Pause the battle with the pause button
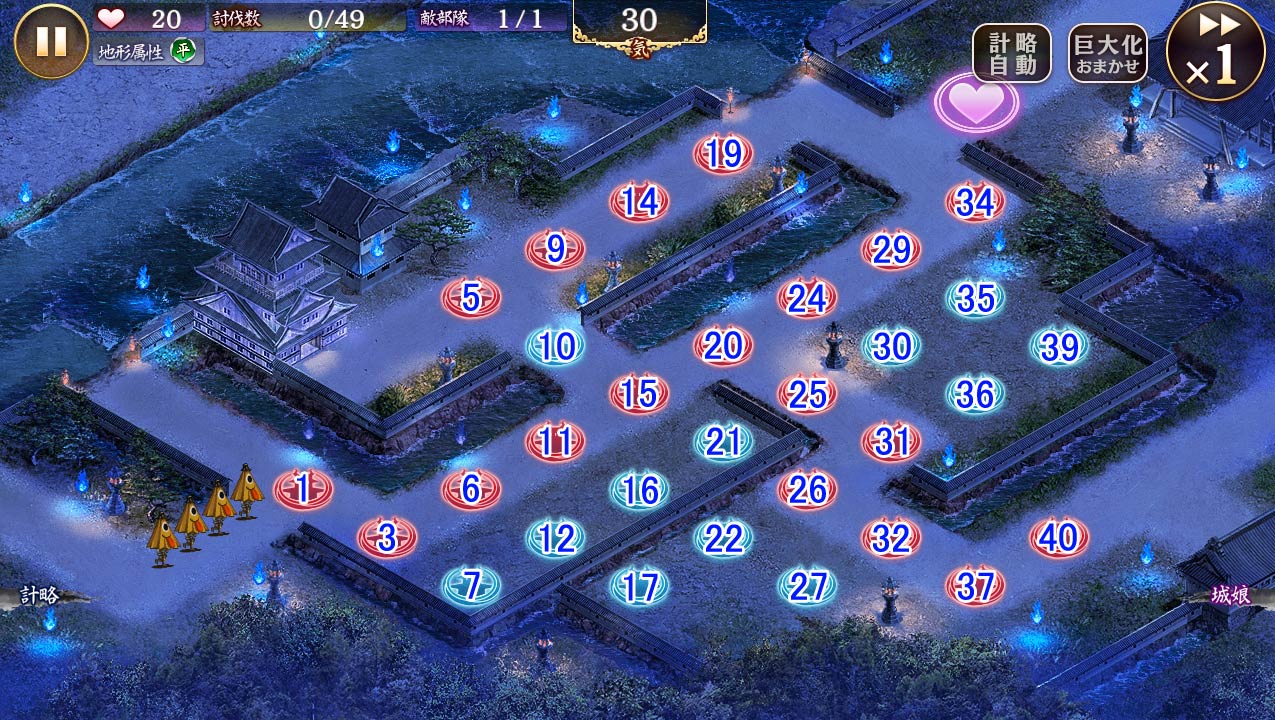This screenshot has height=720, width=1275. click(x=51, y=41)
